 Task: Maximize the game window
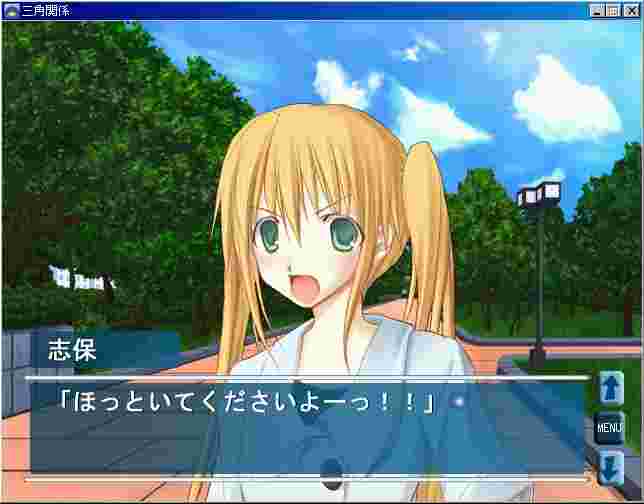pos(613,10)
